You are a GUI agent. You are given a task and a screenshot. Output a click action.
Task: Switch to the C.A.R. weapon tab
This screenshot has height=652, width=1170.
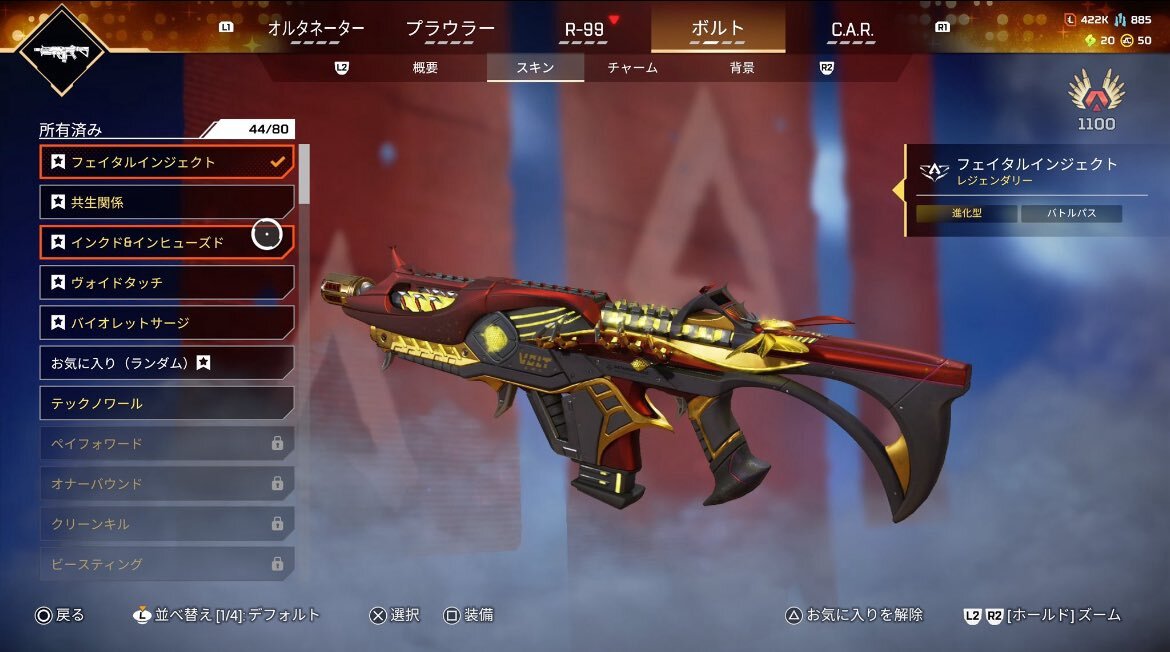tap(852, 30)
